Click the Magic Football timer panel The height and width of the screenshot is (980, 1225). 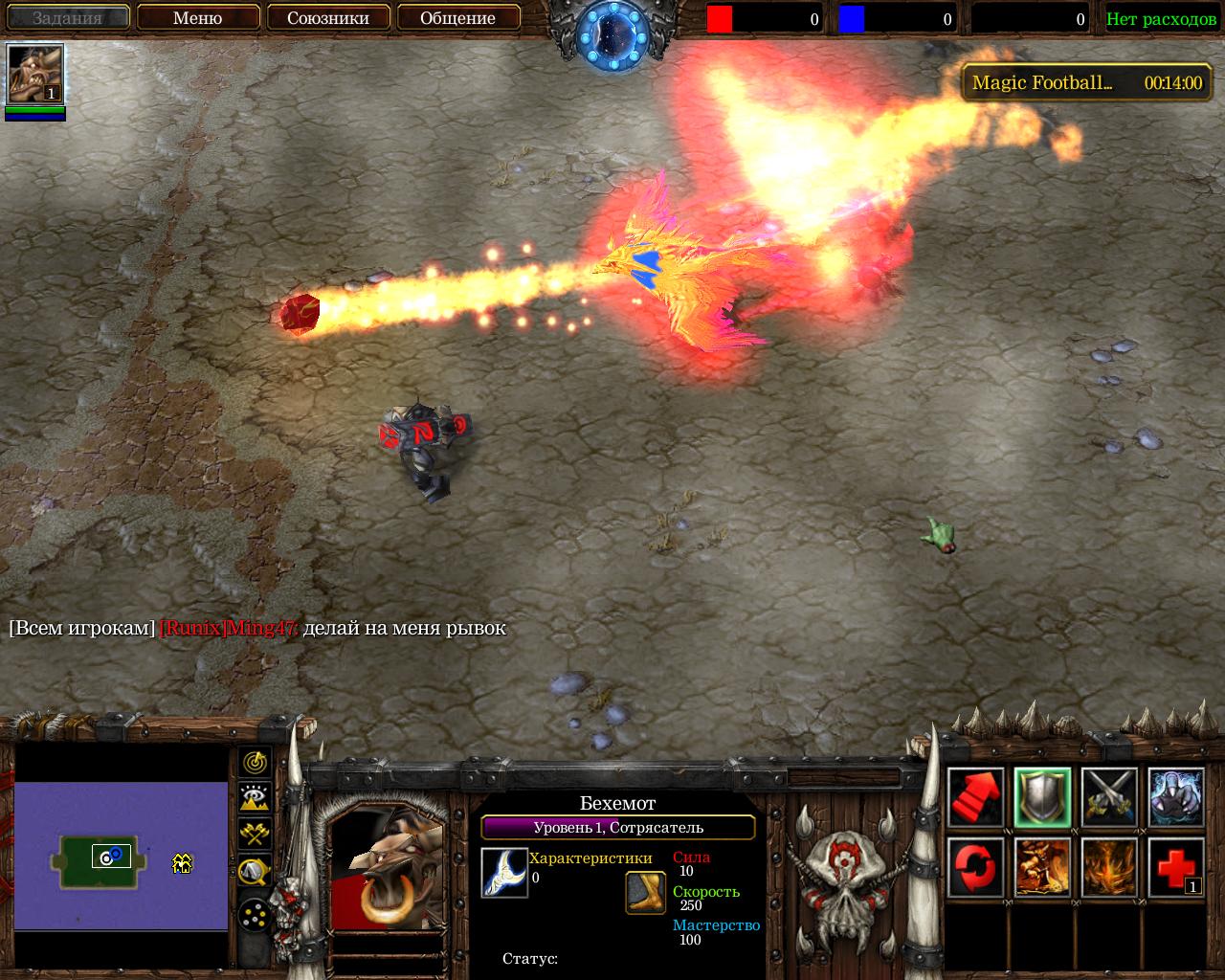point(1086,83)
